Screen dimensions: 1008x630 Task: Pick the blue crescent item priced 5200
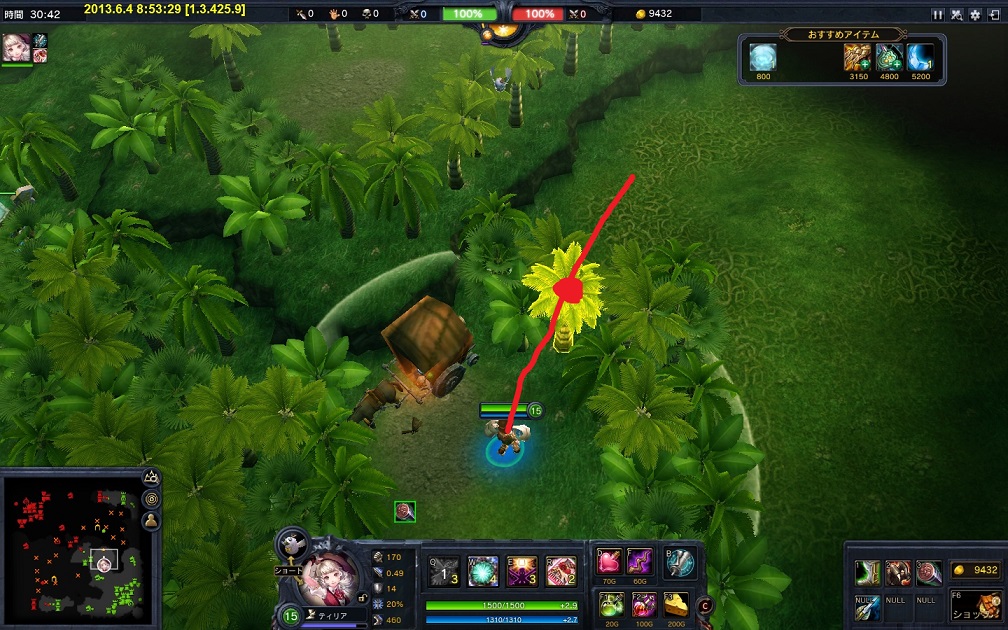pos(920,58)
